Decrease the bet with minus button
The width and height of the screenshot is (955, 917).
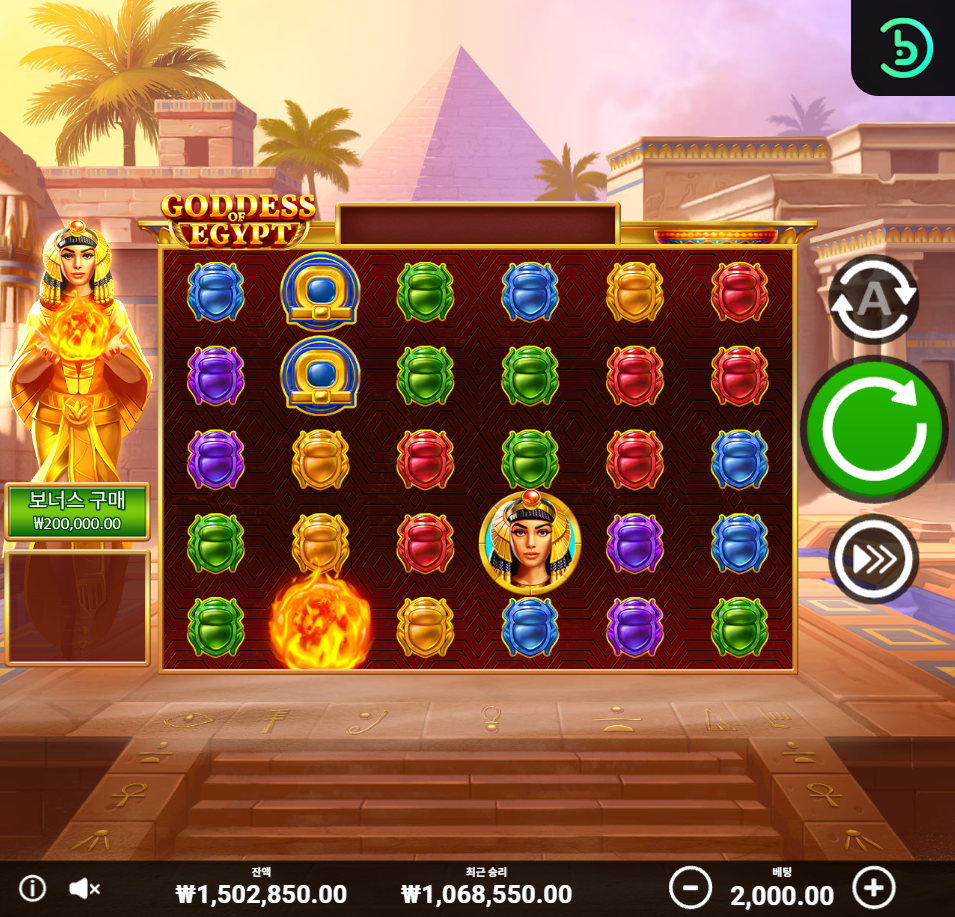pos(690,887)
